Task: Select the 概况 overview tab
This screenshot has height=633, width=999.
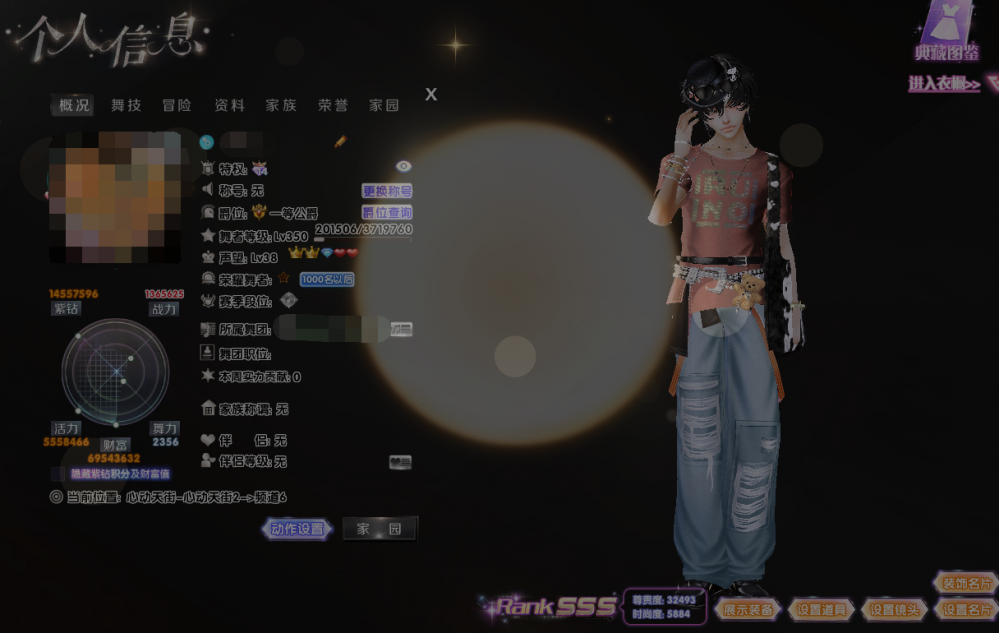Action: click(x=74, y=105)
